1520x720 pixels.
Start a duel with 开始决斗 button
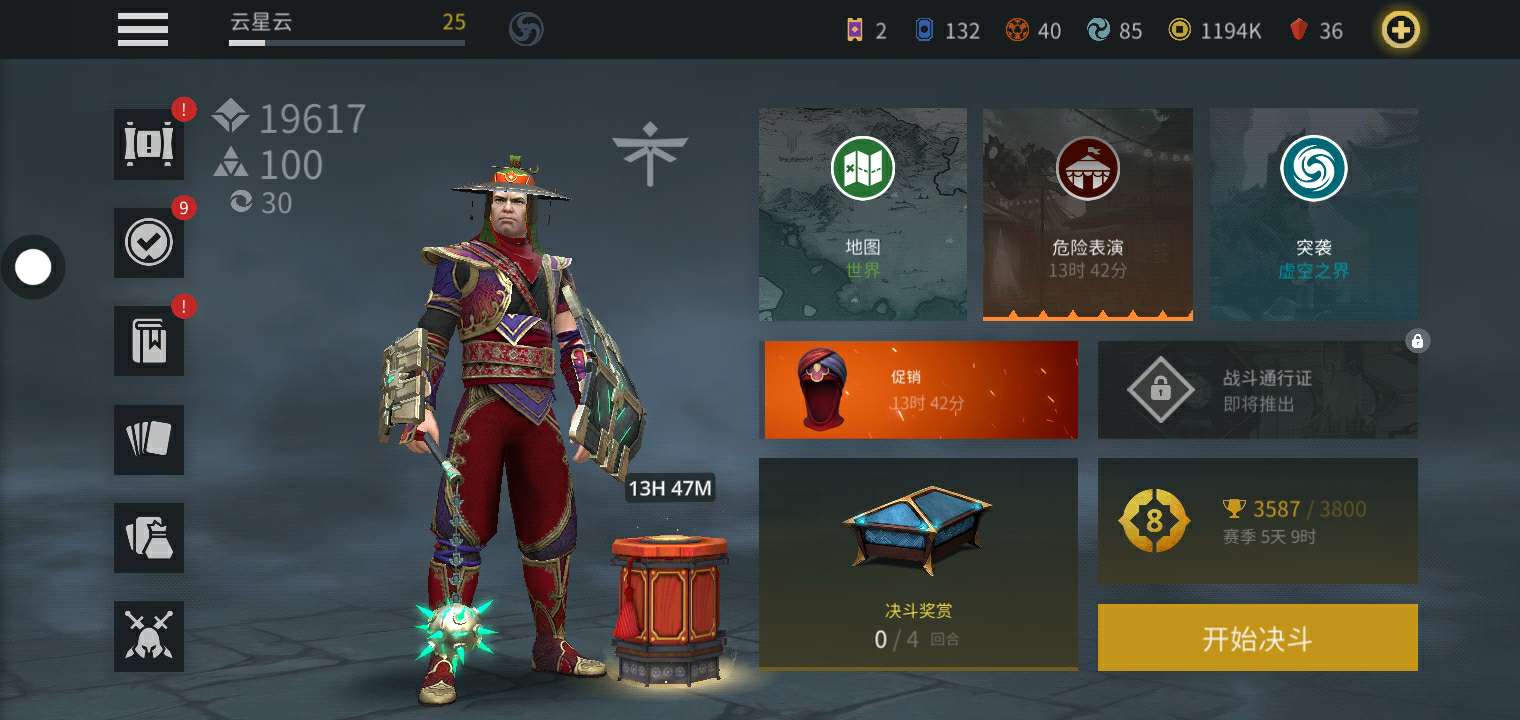tap(1257, 638)
